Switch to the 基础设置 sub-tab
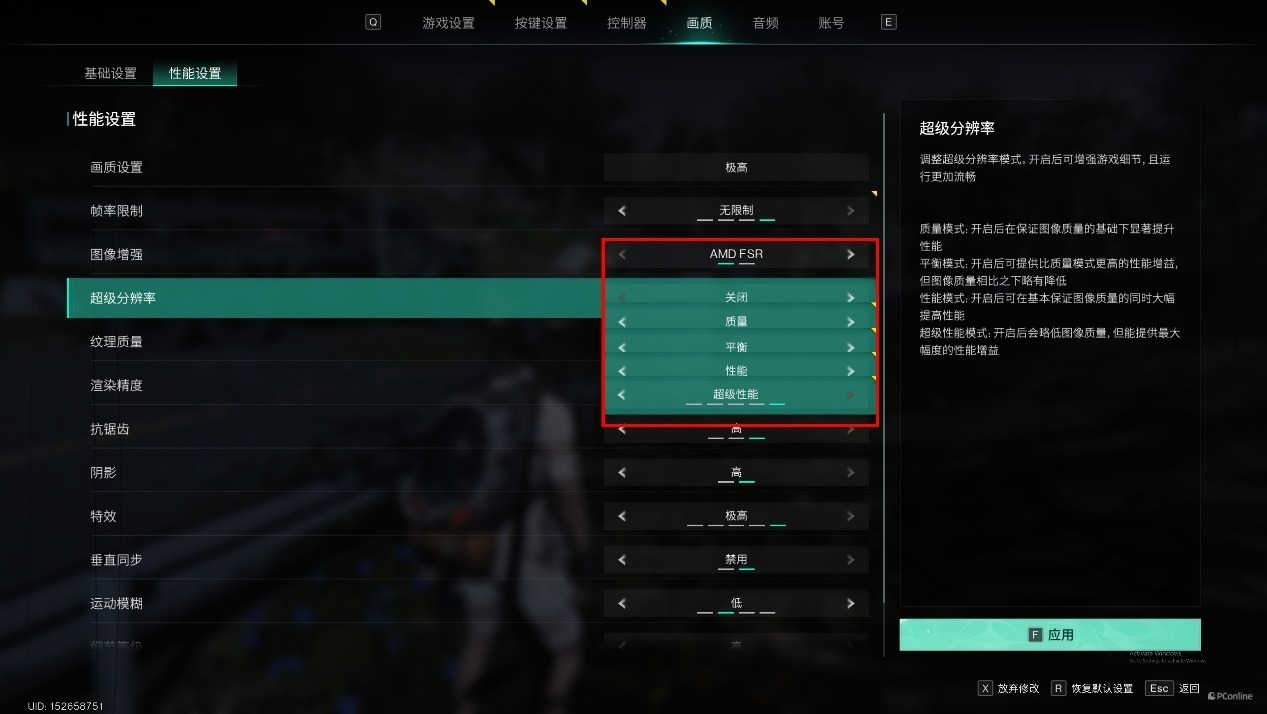The height and width of the screenshot is (714, 1267). tap(110, 74)
